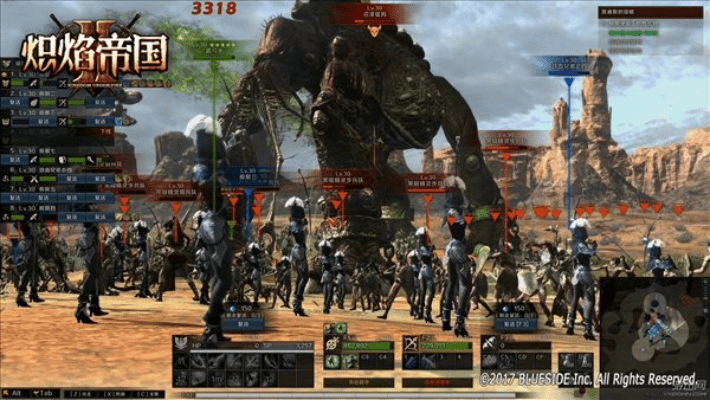Activate the green swirl skill in second troop panel
Viewport: 710px width, 400px height.
[x=331, y=361]
